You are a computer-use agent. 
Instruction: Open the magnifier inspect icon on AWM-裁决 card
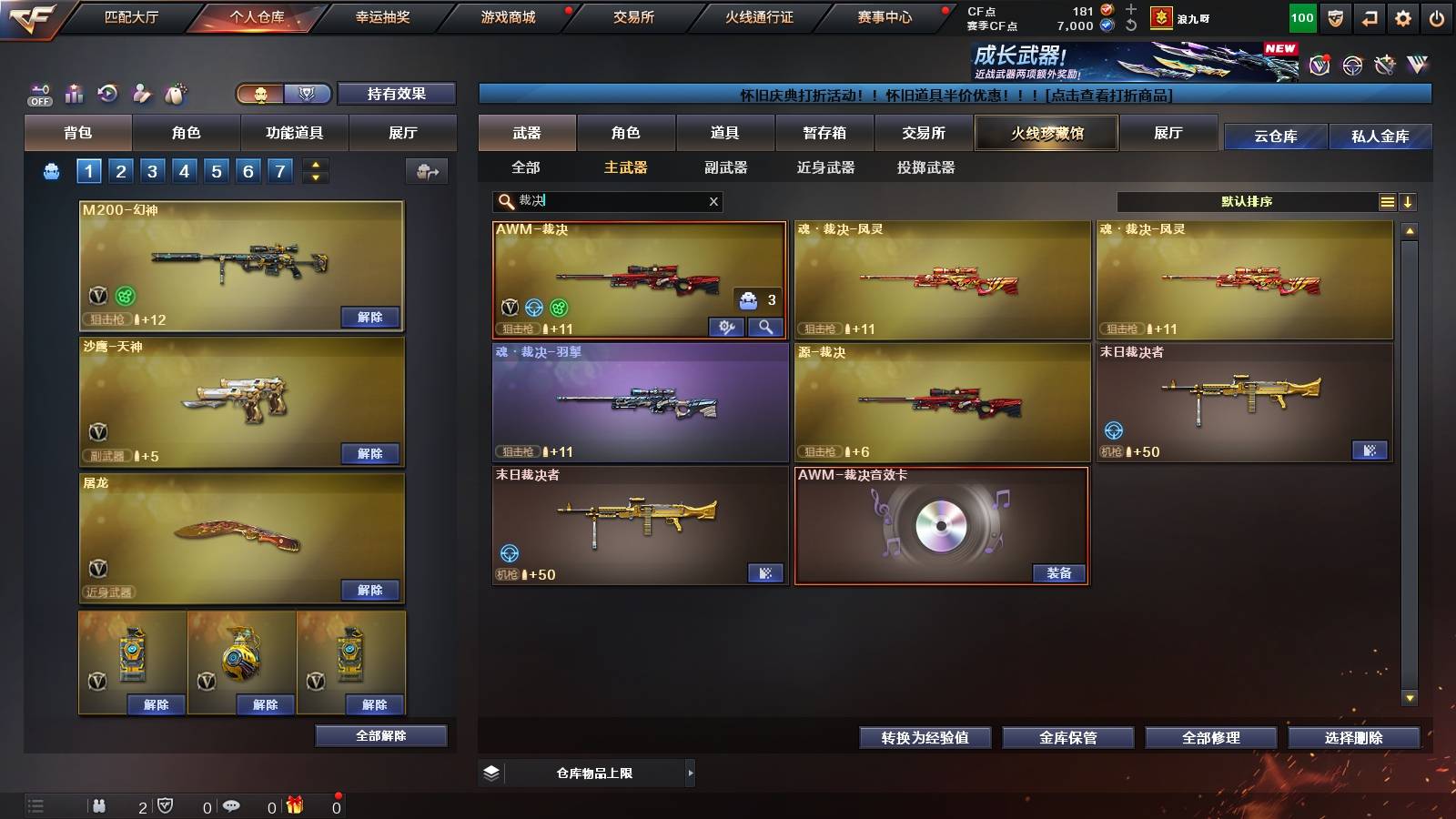(x=765, y=325)
